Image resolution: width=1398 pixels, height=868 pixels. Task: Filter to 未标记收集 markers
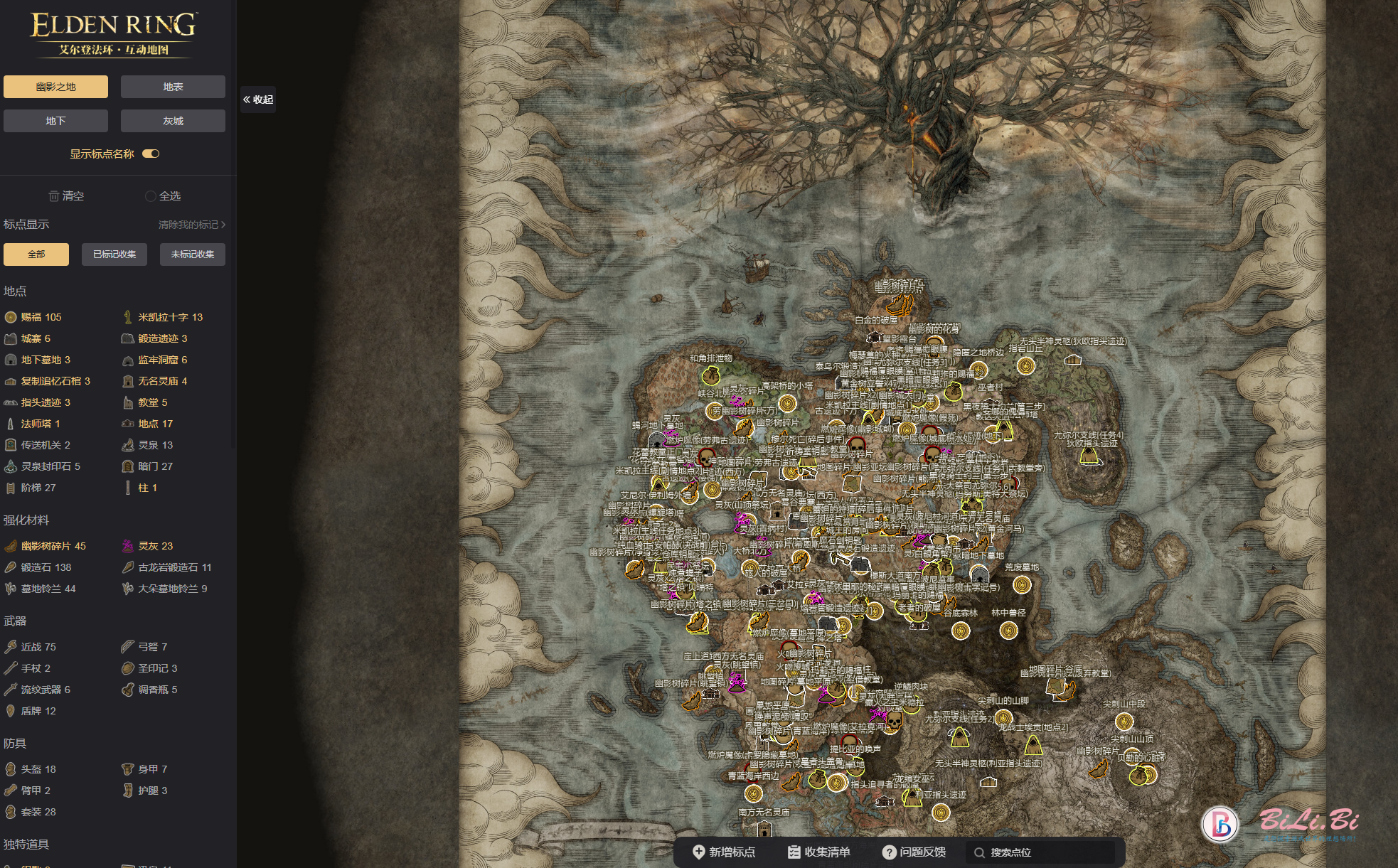193,254
